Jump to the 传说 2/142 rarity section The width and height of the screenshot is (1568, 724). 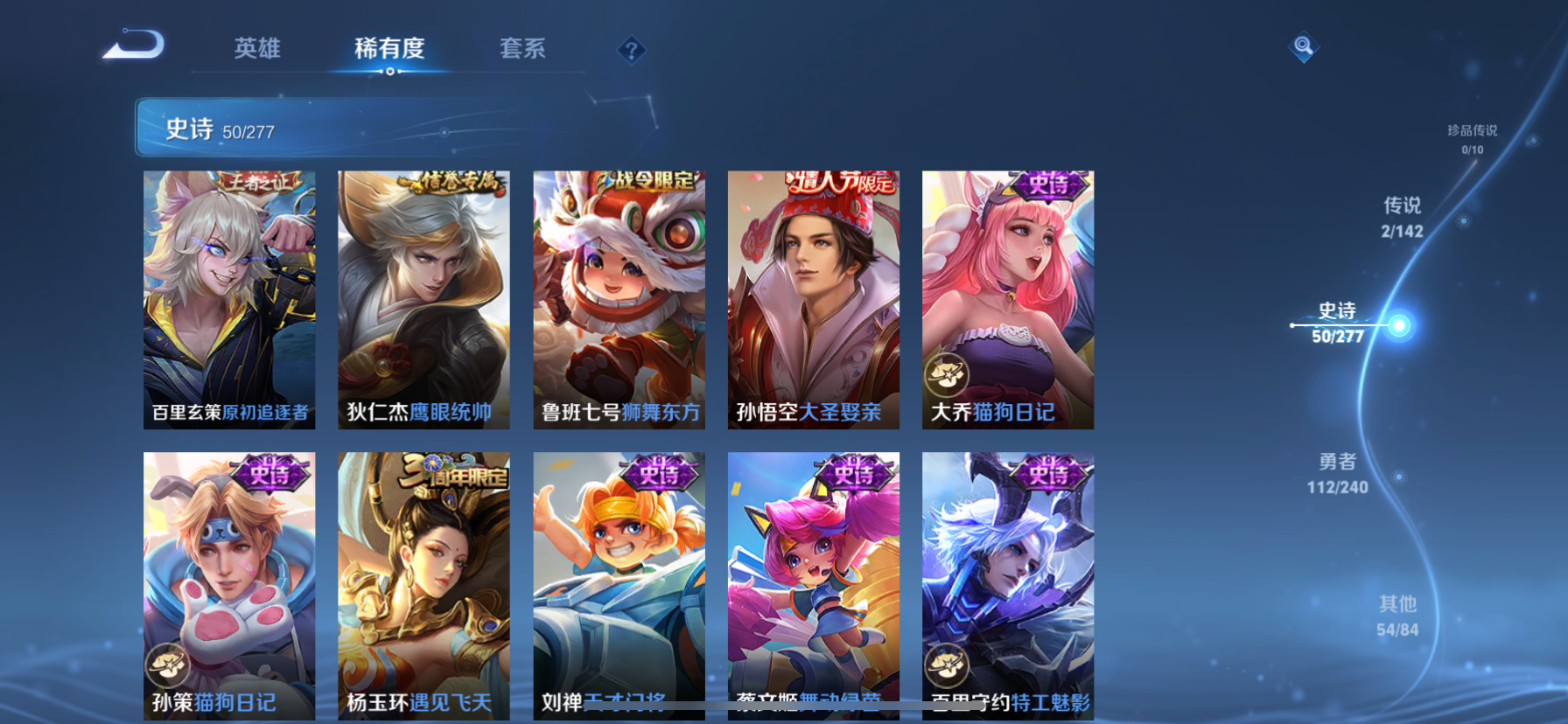[1403, 217]
